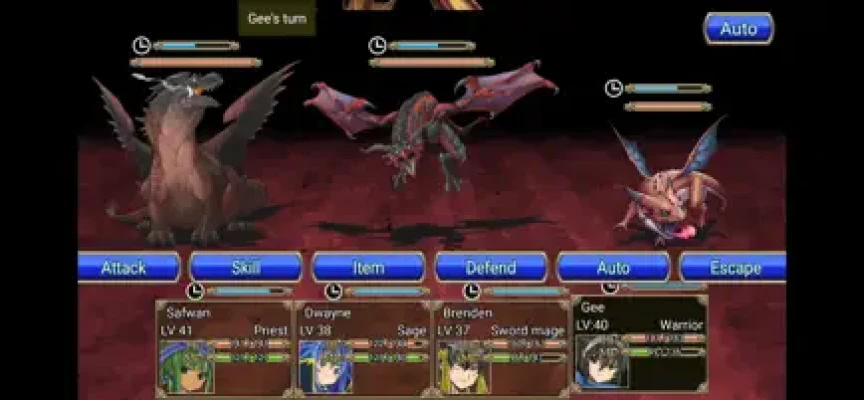
Task: Click the Escape command button
Action: pyautogui.click(x=733, y=267)
